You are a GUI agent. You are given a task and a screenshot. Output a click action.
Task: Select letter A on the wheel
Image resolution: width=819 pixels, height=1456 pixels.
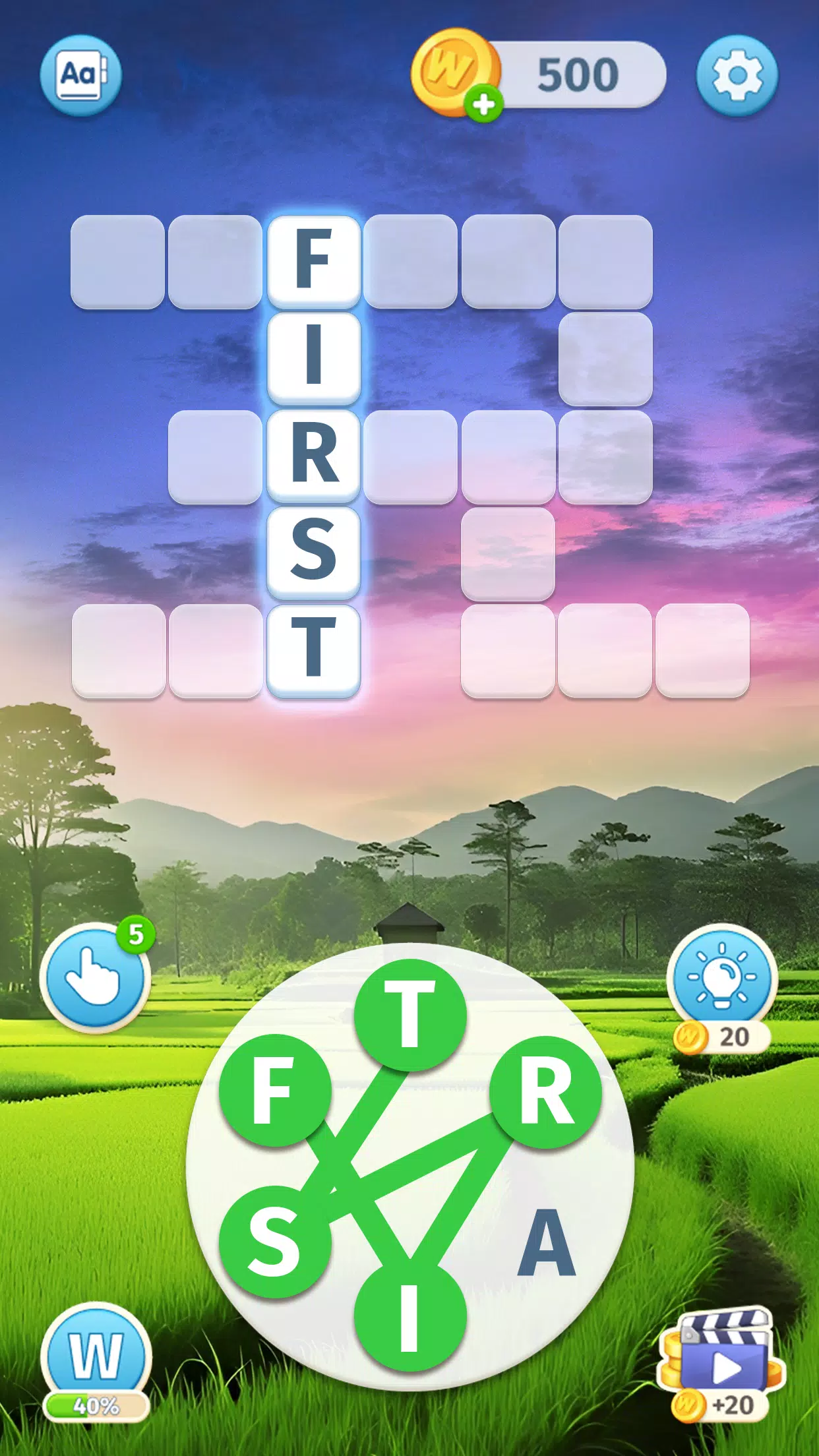point(547,1242)
